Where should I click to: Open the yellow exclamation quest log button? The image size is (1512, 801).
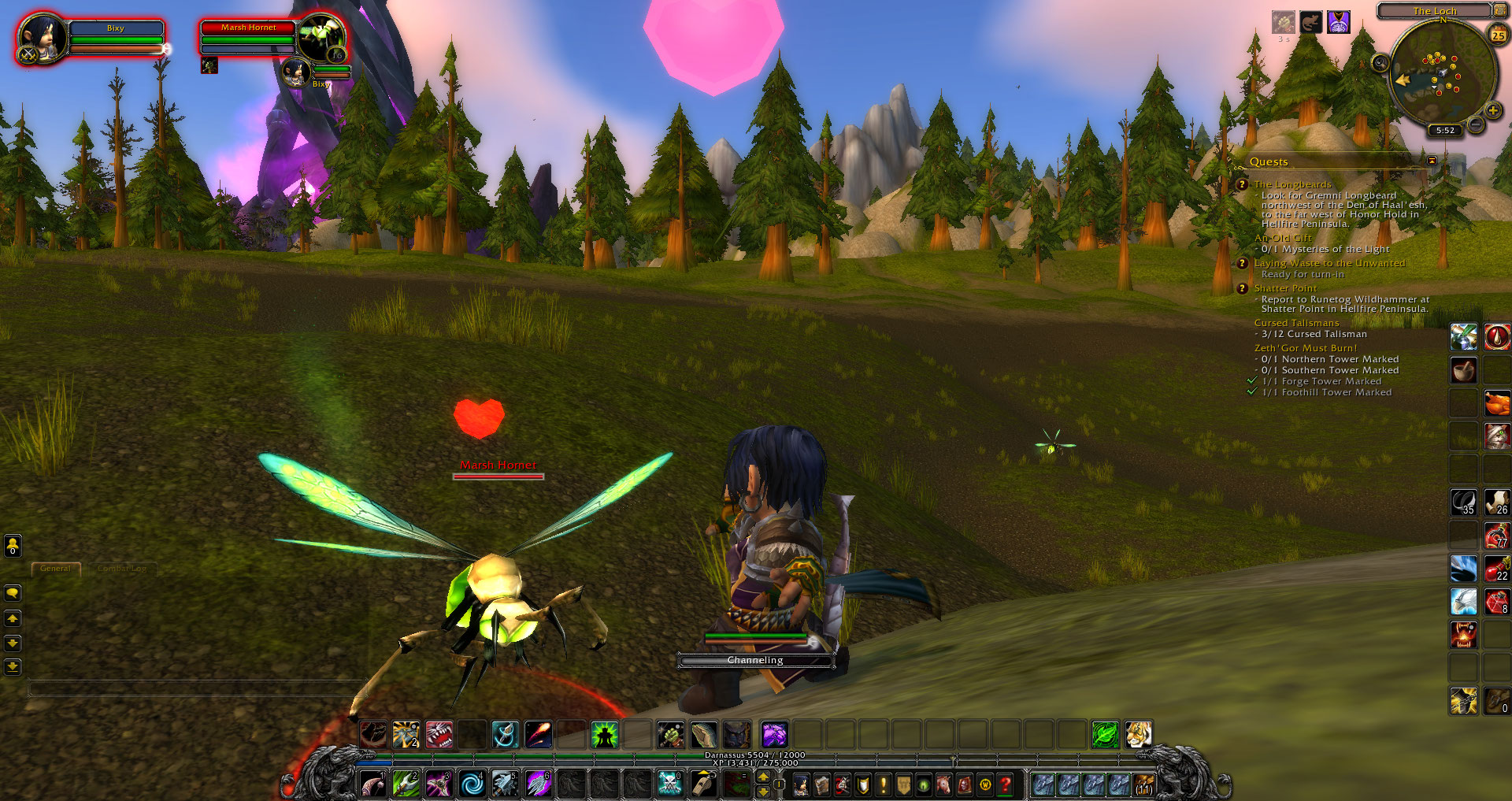point(883,784)
